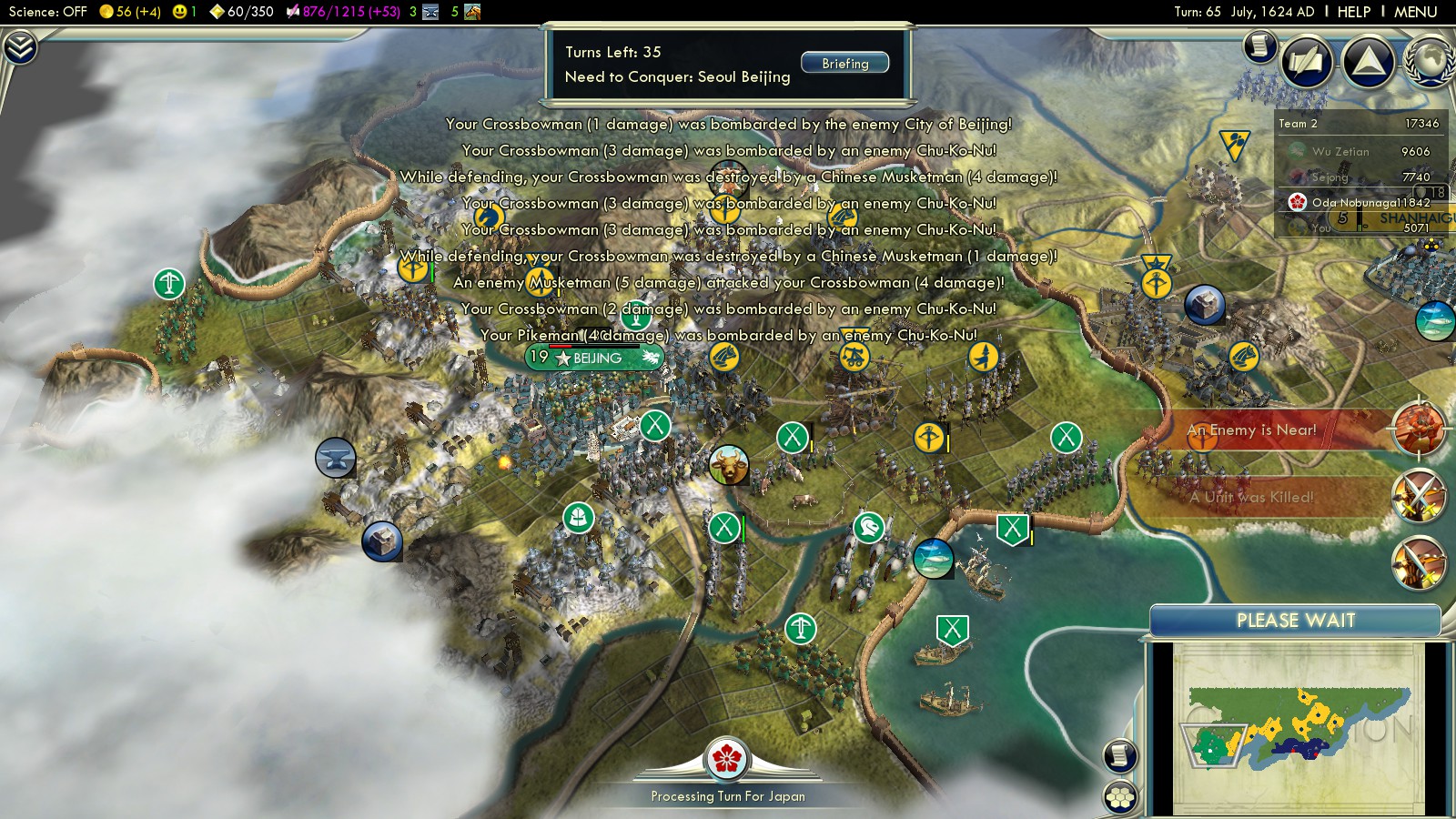
Task: Expand the top-left info panel chevron
Action: point(20,47)
